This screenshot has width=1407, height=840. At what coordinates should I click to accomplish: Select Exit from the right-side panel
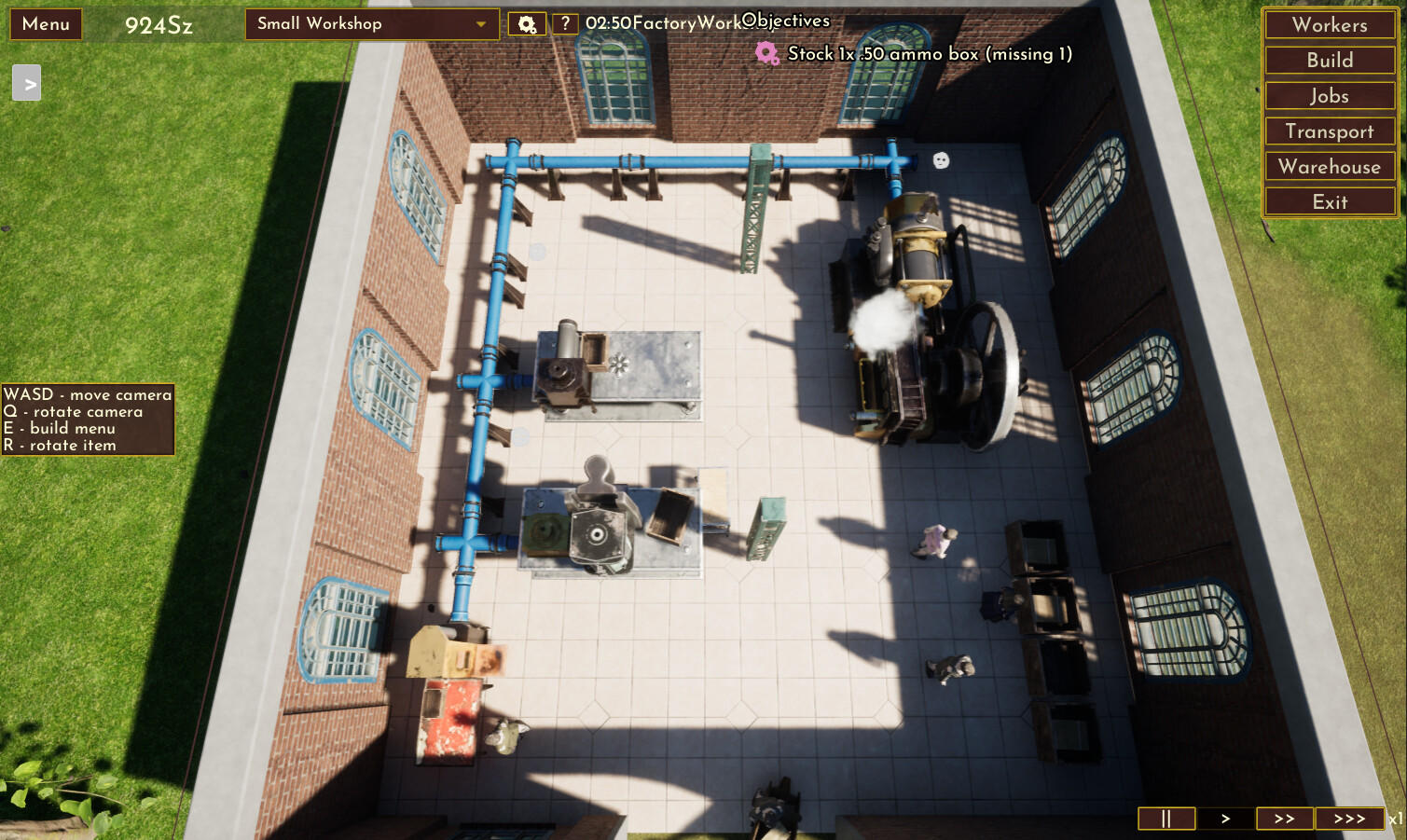[x=1329, y=200]
